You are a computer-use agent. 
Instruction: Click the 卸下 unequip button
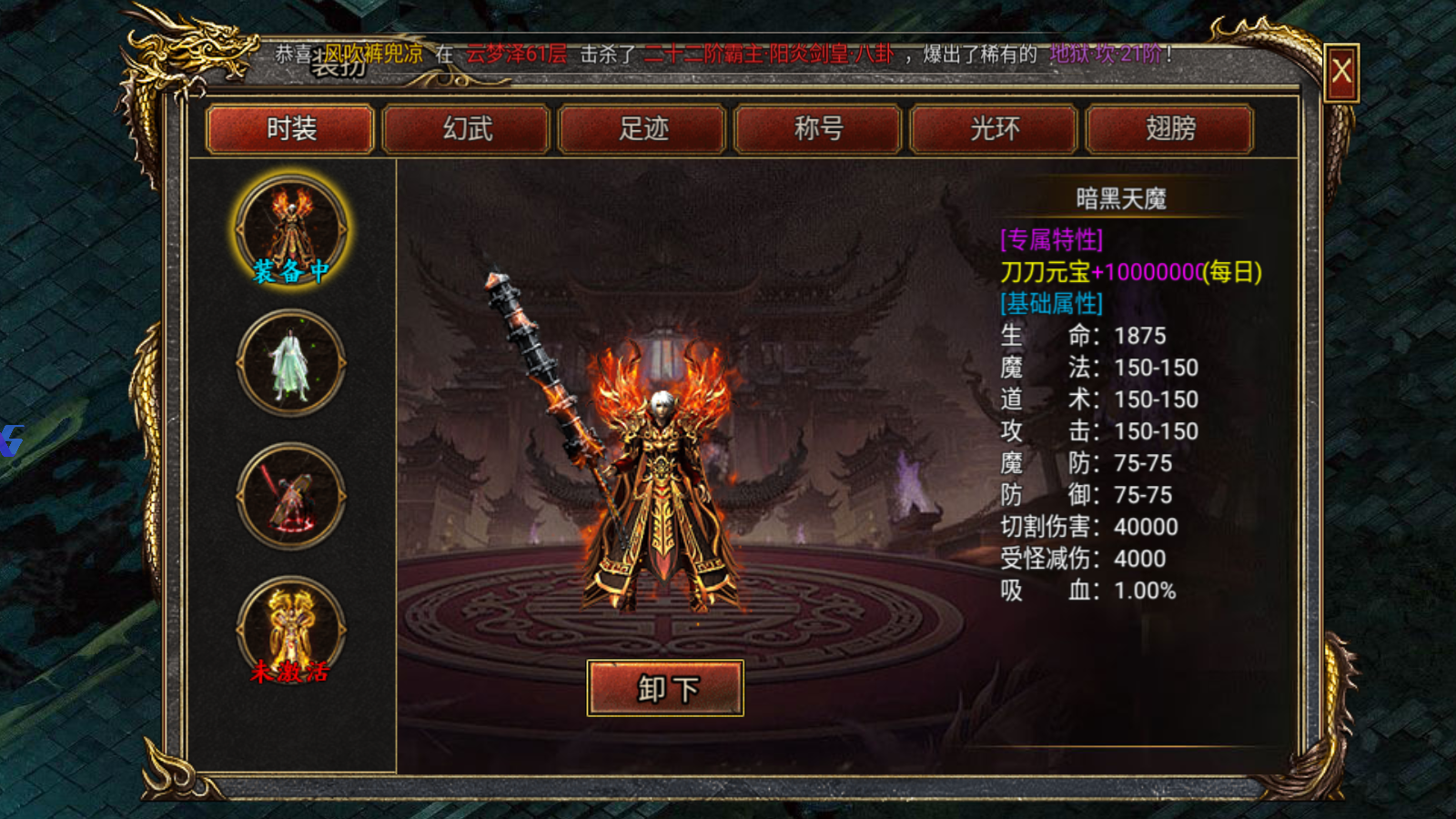[x=665, y=688]
